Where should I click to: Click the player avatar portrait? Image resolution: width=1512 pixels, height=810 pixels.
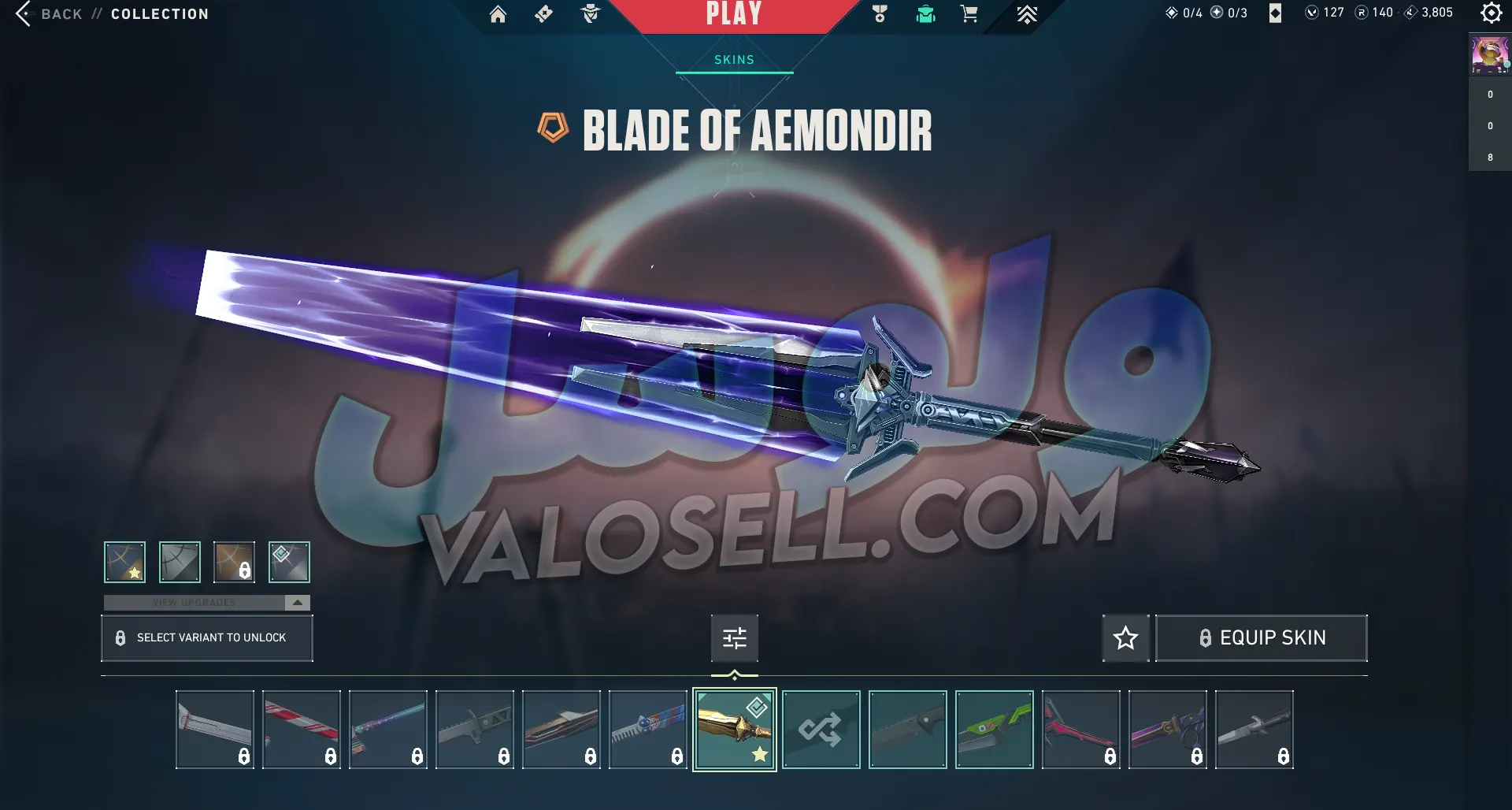1489,54
